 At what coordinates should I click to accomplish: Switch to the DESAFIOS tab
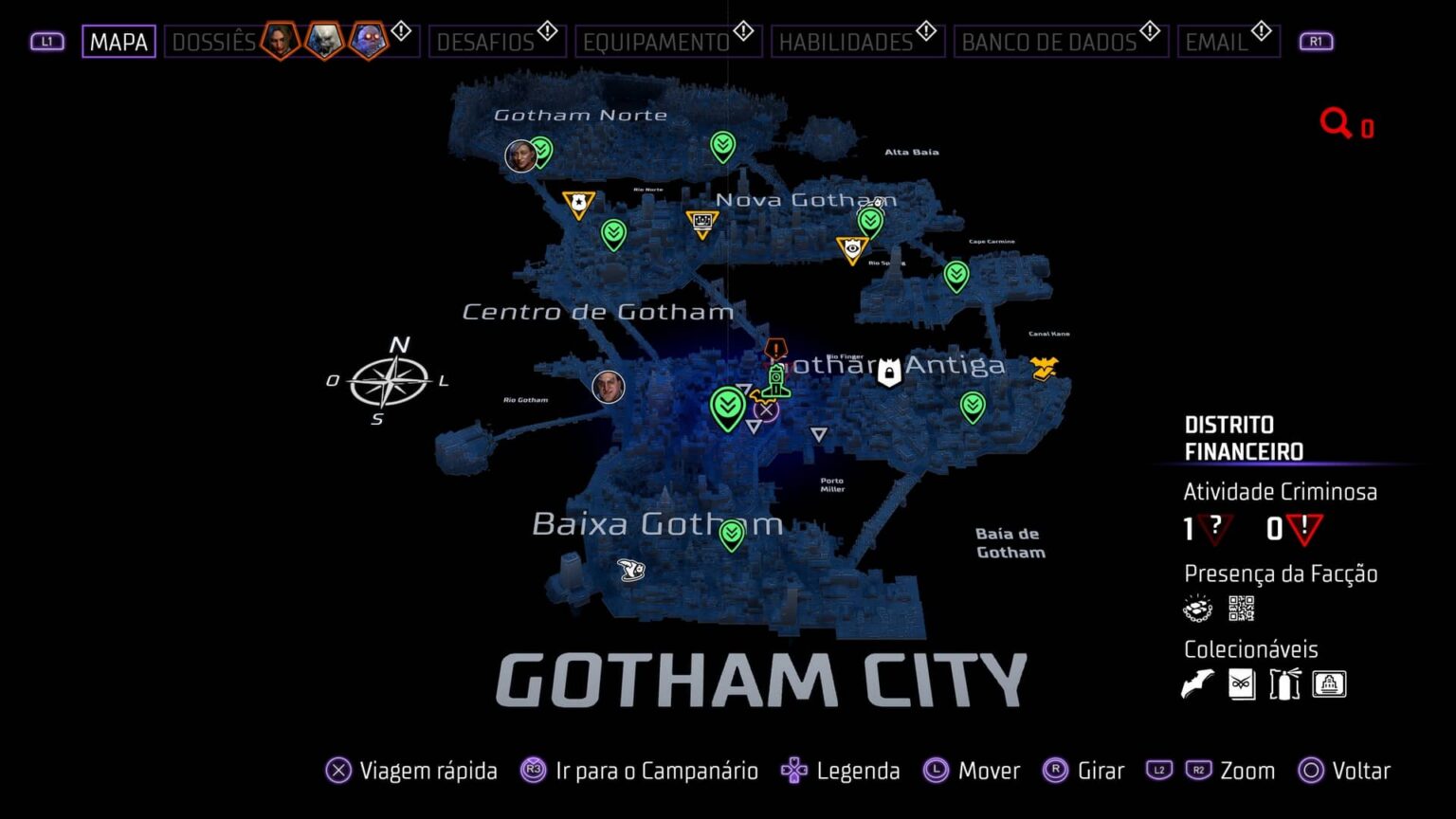498,41
